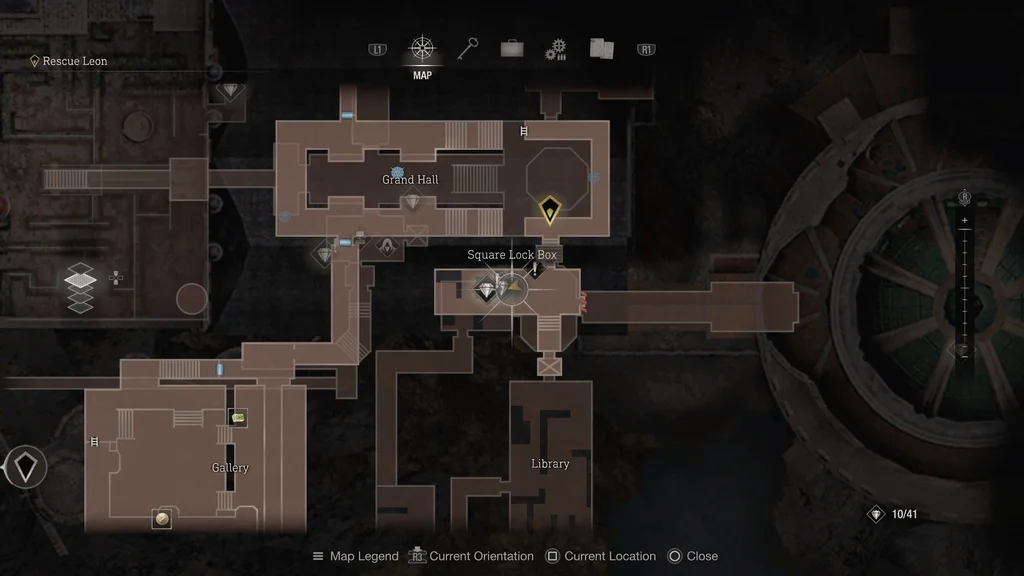Open the attaché case tab

512,49
